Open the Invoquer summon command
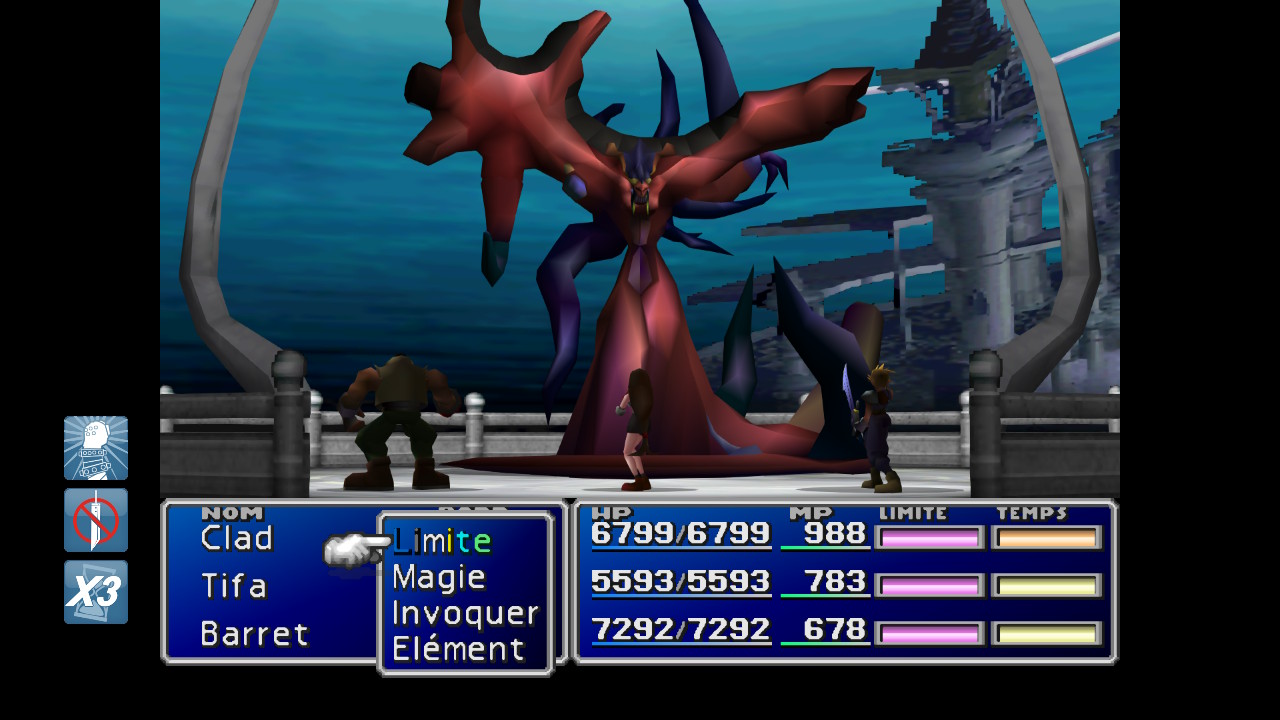The width and height of the screenshot is (1280, 720). [x=465, y=613]
